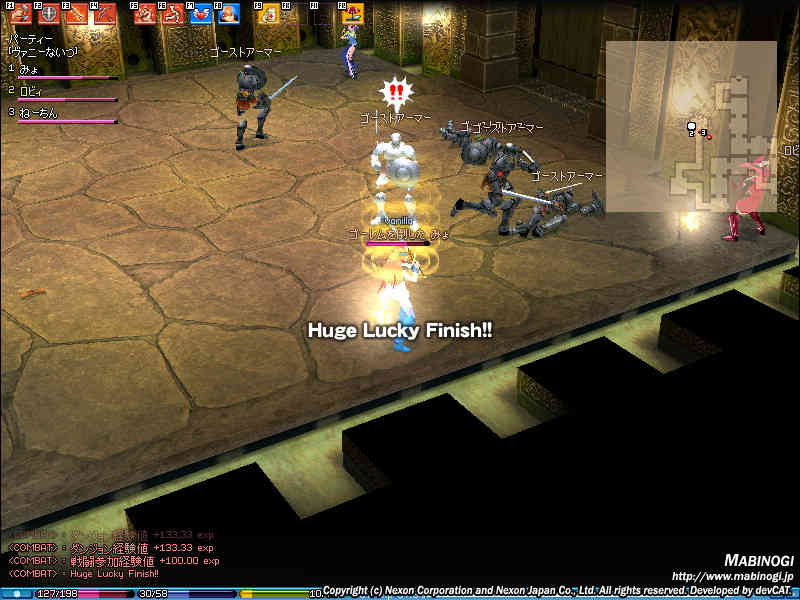Activate the F1 red attack skill
The height and width of the screenshot is (600, 800).
[x=19, y=14]
